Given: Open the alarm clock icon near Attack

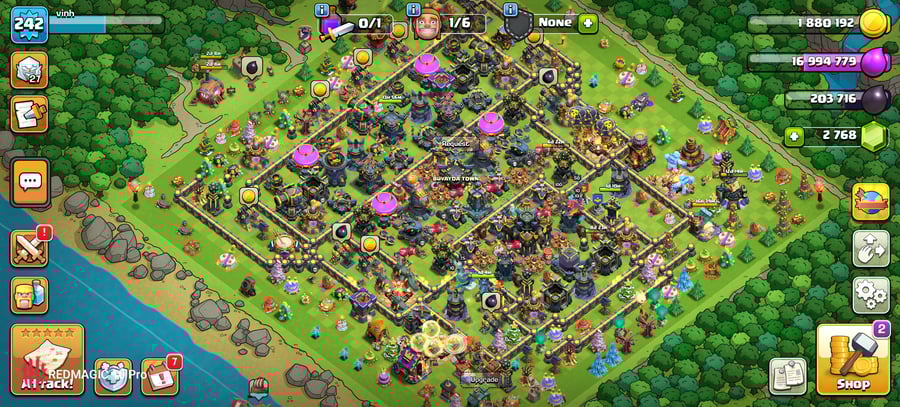Looking at the screenshot, I should click(113, 376).
